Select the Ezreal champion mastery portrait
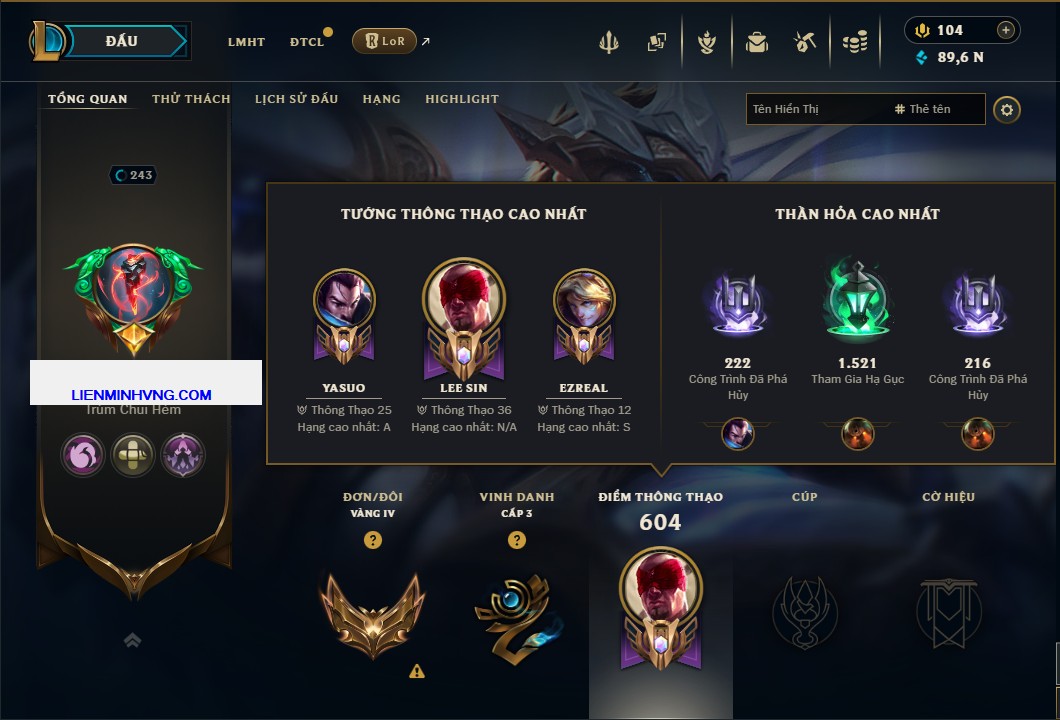Image resolution: width=1060 pixels, height=720 pixels. pyautogui.click(x=584, y=300)
